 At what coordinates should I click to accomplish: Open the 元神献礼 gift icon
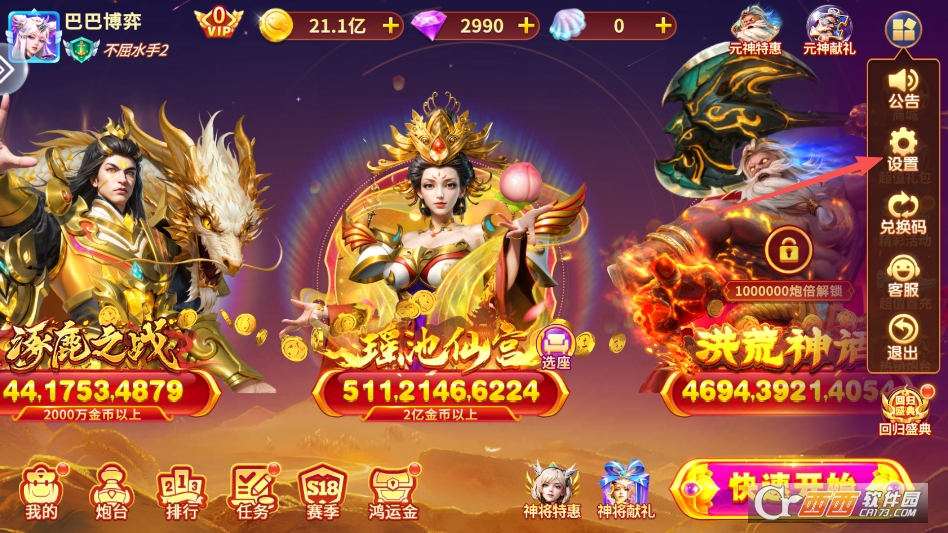[x=829, y=29]
